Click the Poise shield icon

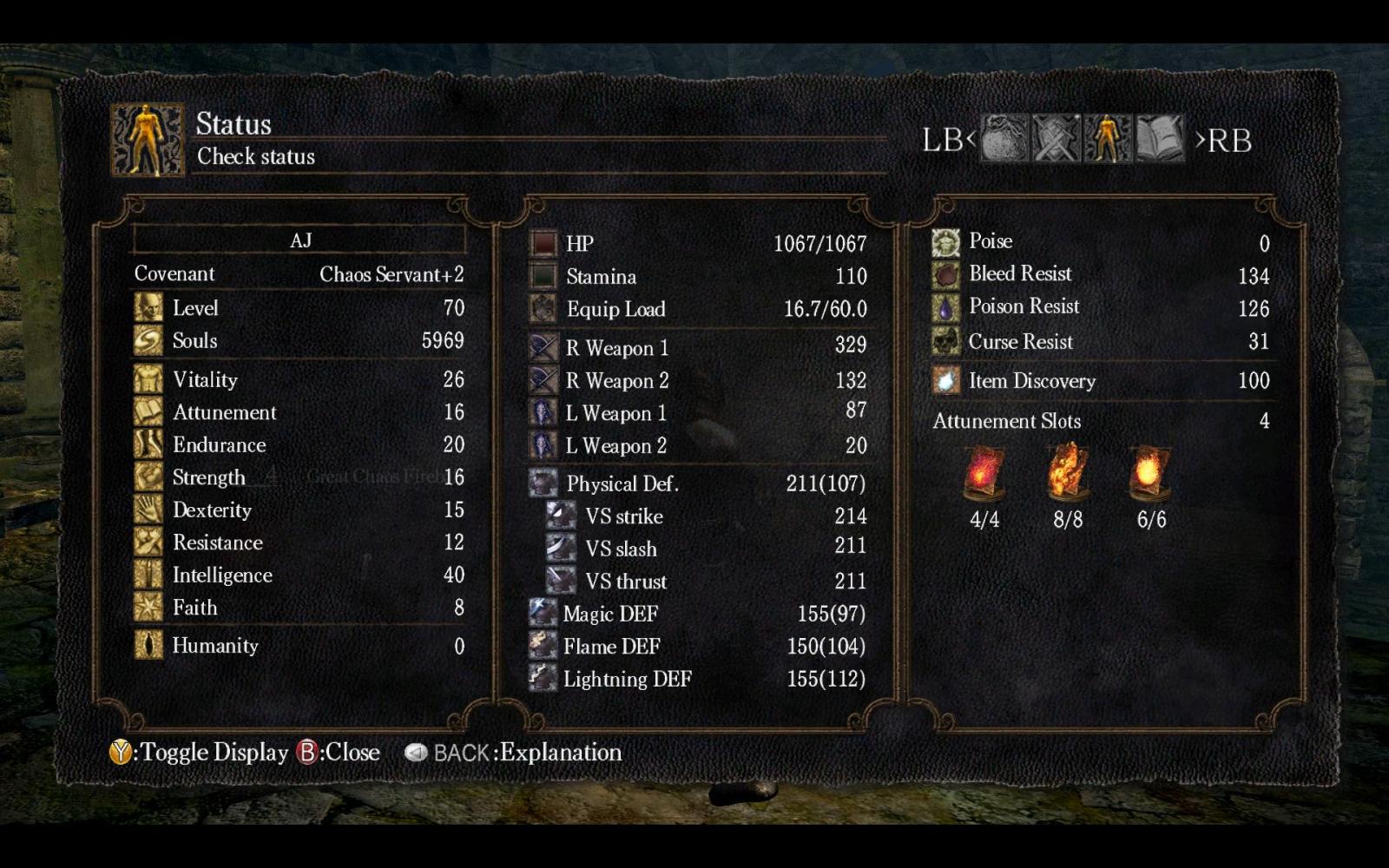tap(945, 240)
